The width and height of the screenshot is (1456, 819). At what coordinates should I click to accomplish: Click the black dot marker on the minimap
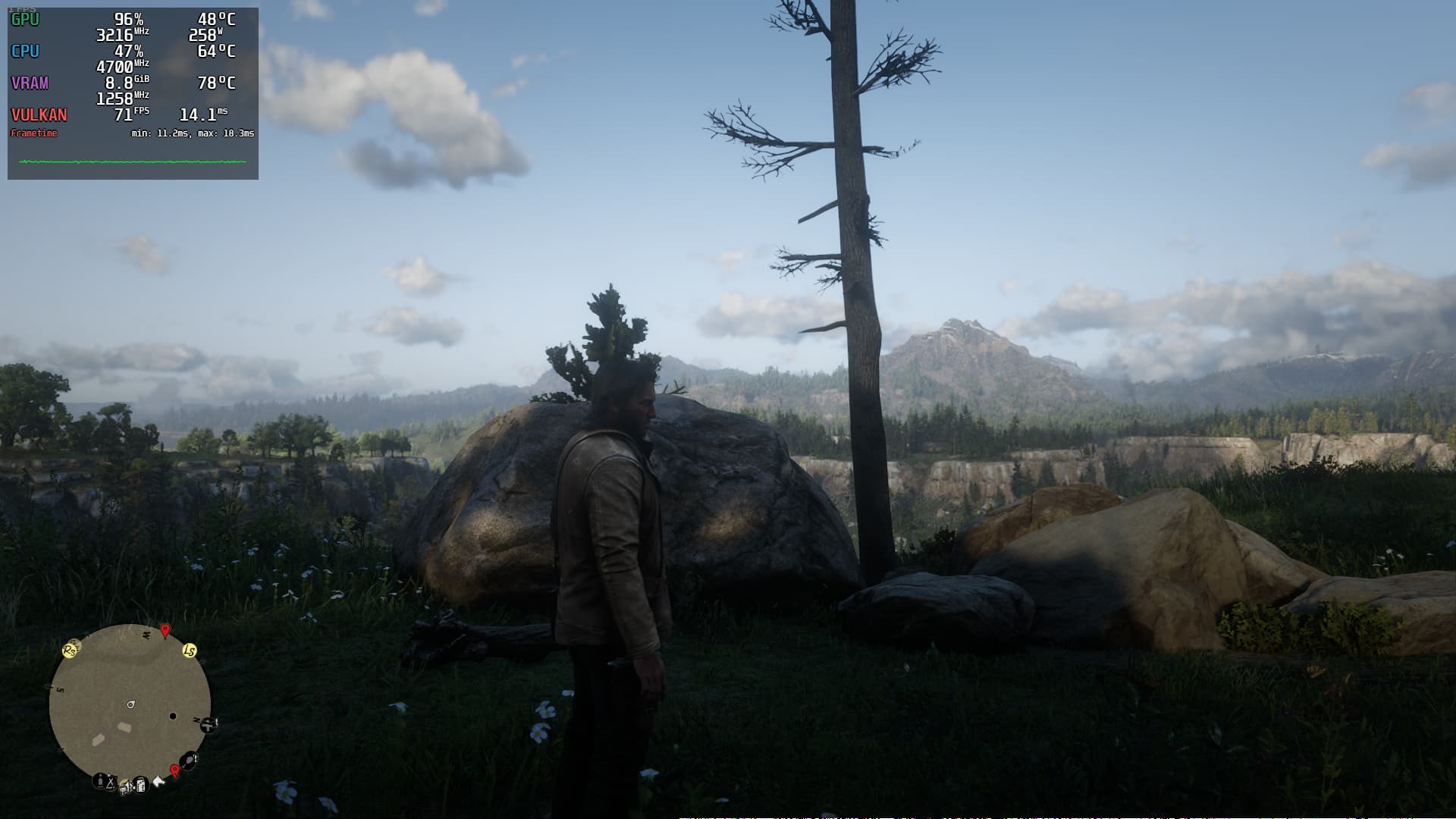click(173, 716)
